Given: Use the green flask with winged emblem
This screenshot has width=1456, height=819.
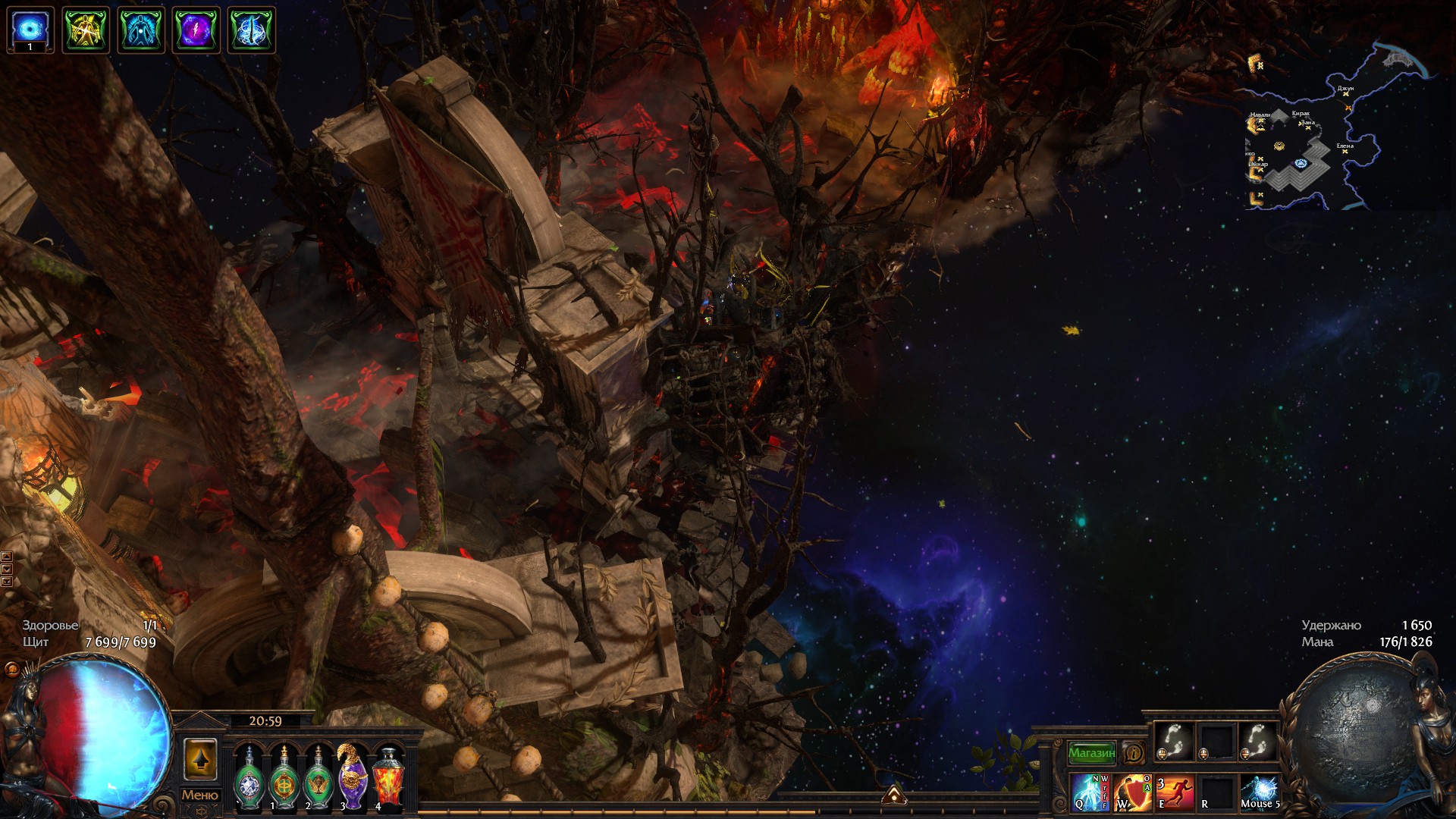Looking at the screenshot, I should pyautogui.click(x=318, y=779).
